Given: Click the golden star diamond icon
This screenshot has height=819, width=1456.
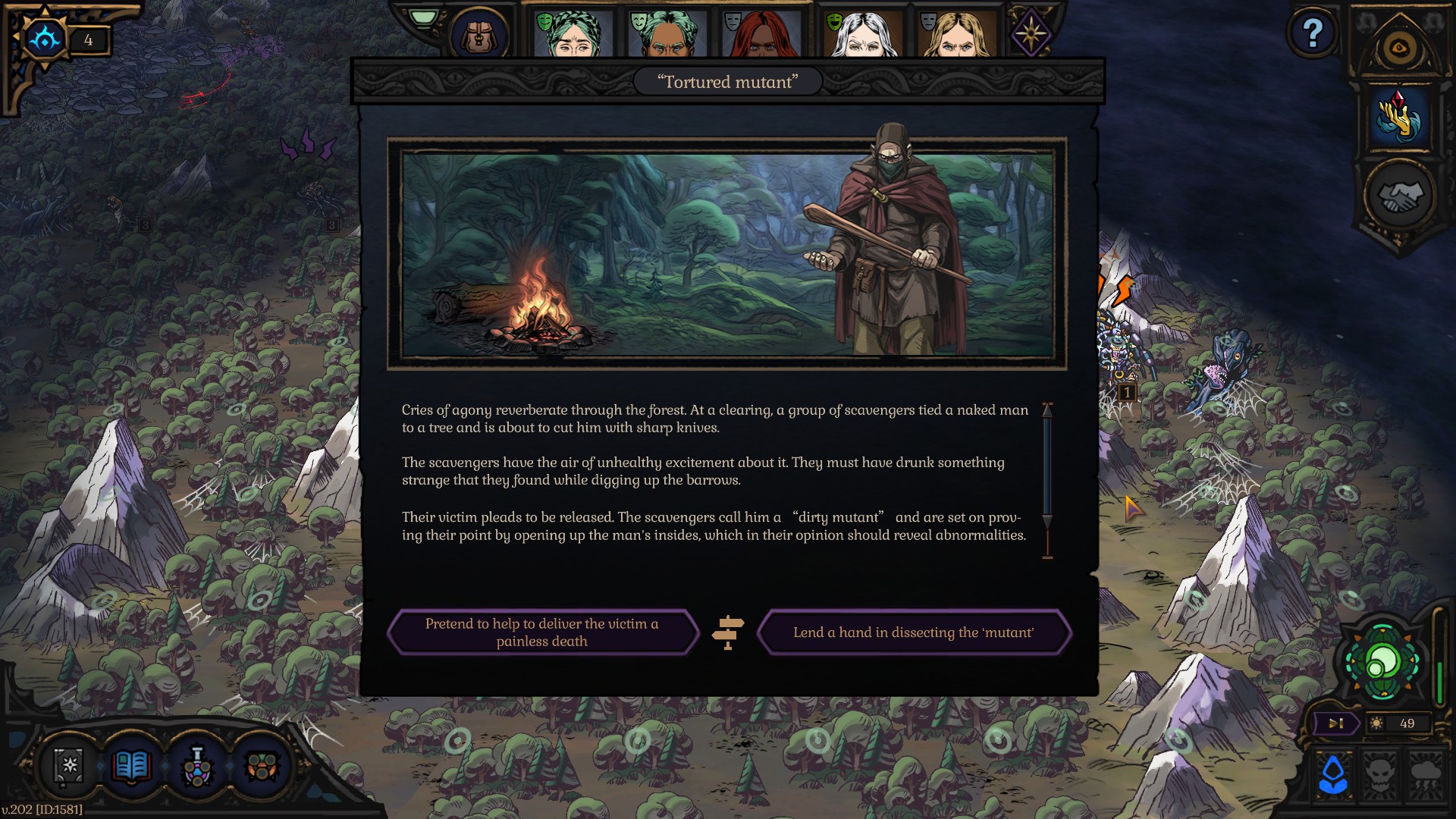Looking at the screenshot, I should point(1031,33).
